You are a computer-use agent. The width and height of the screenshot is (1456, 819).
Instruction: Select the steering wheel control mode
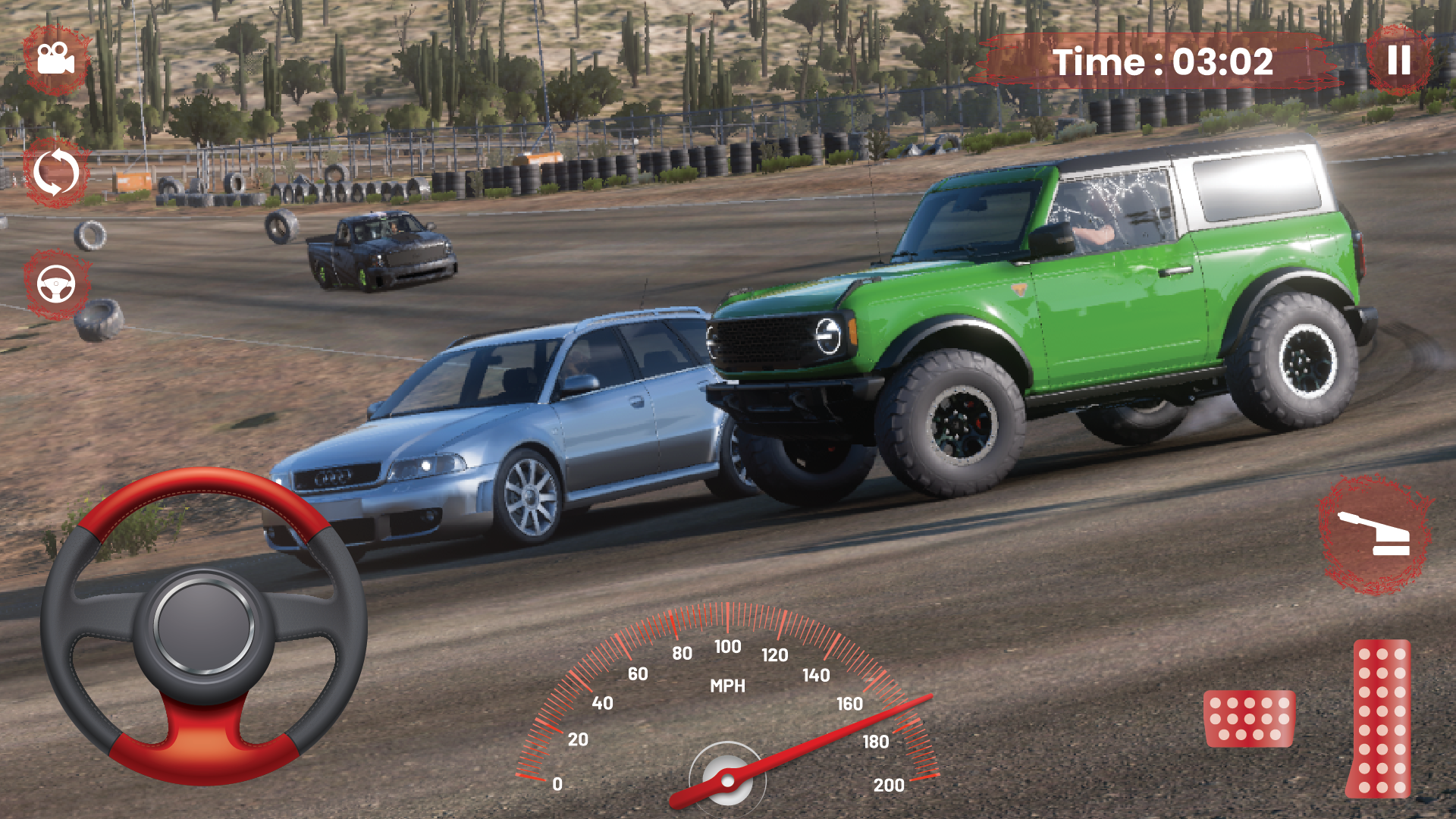(55, 284)
